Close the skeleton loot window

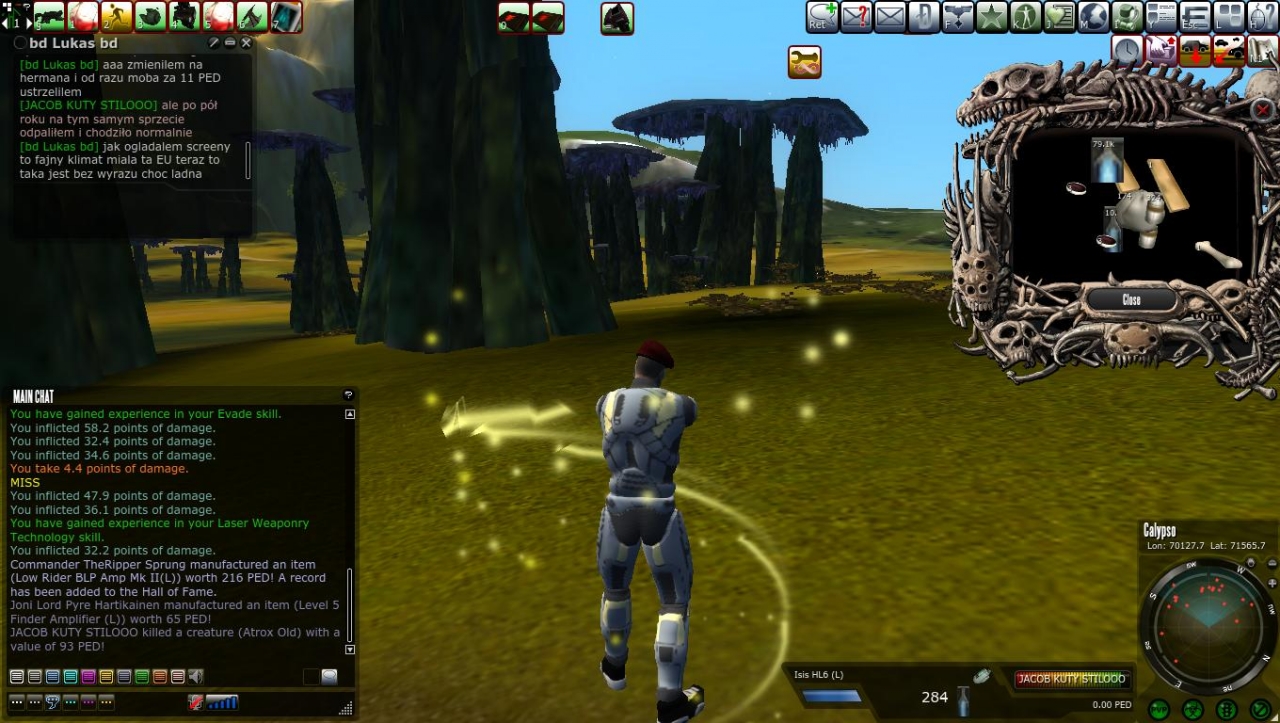(x=1131, y=299)
